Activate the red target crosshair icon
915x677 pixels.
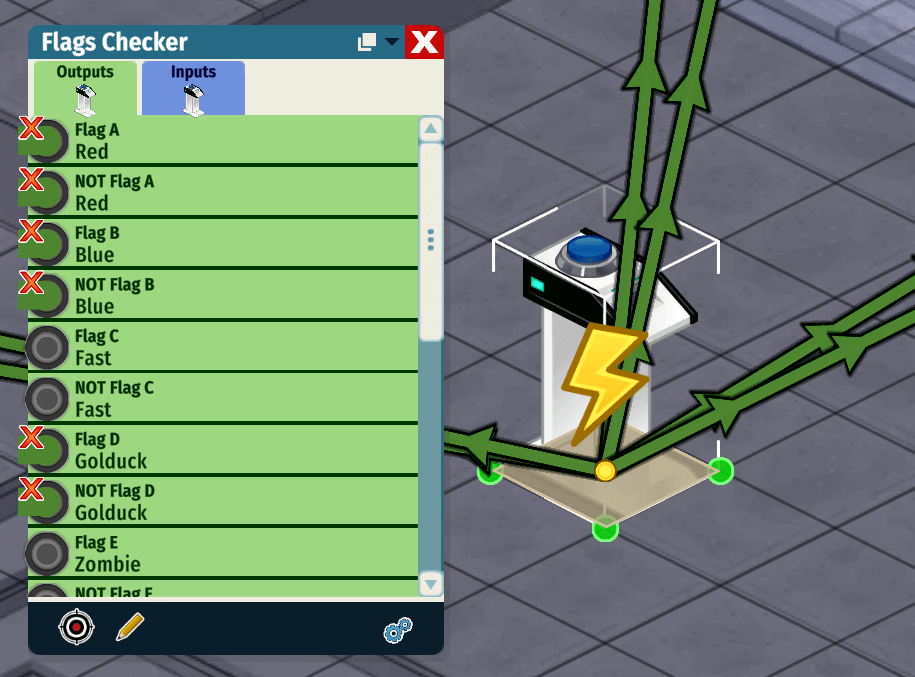click(x=76, y=627)
